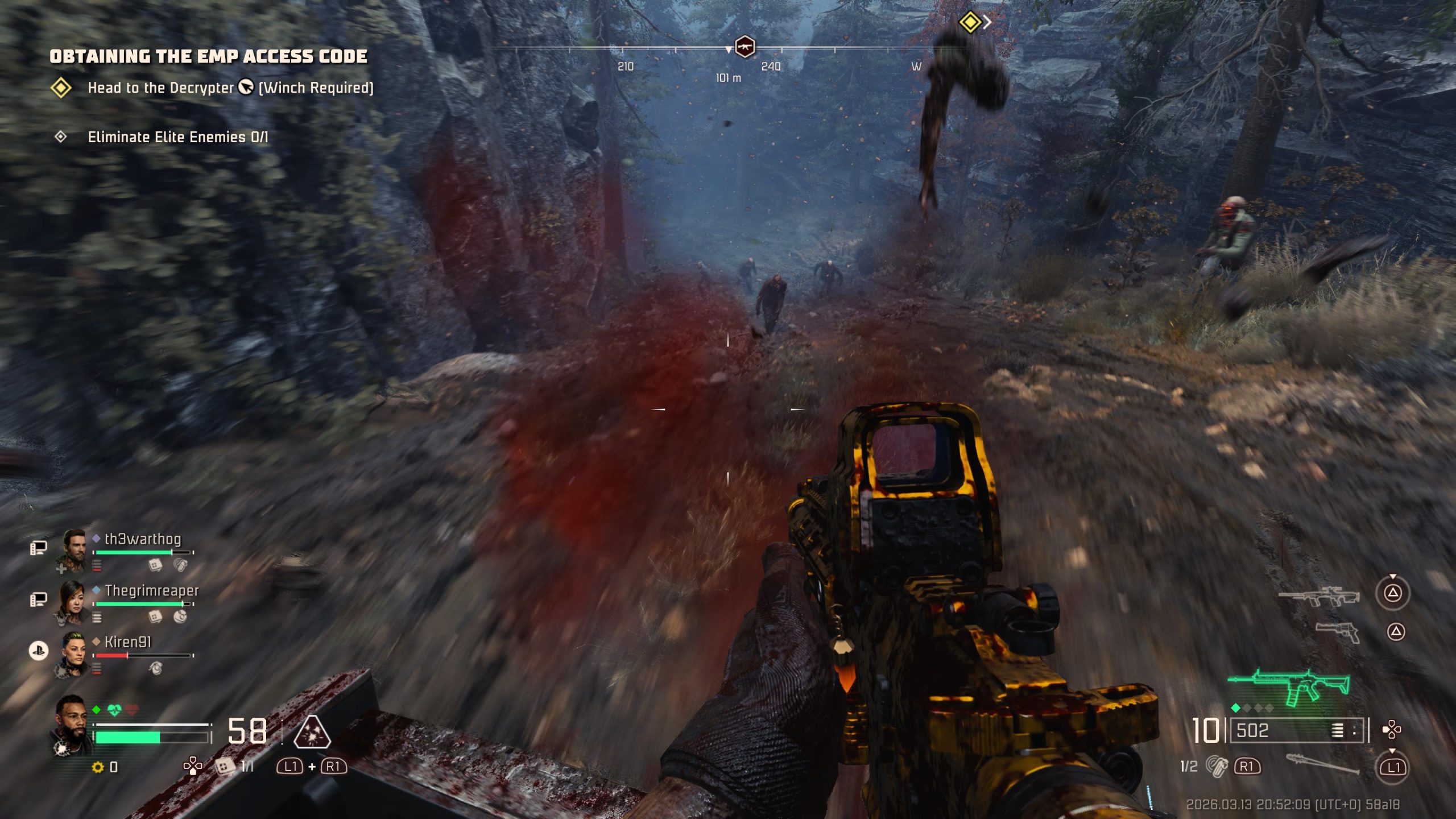Select Thegrimreaper's teammate portrait
The image size is (1456, 819).
73,601
